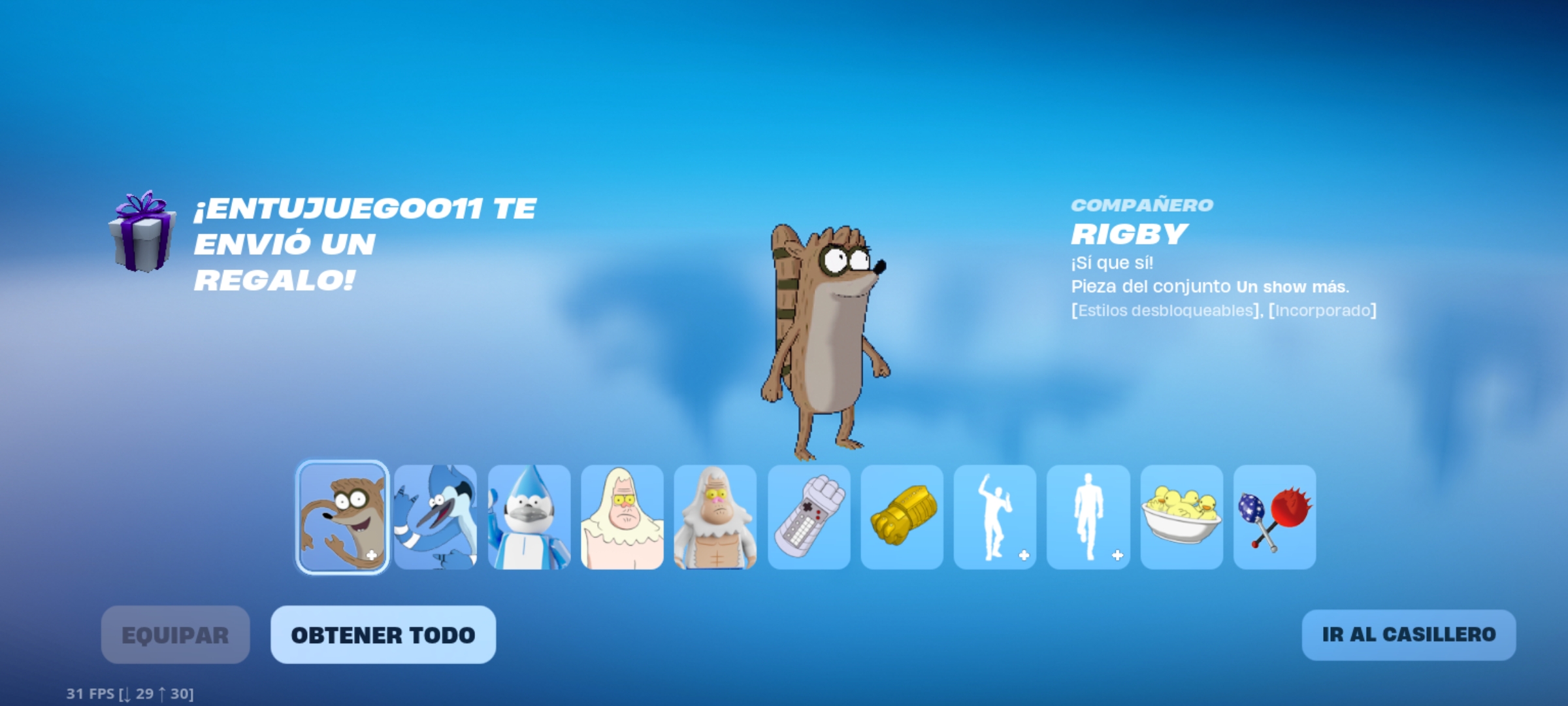Choose the Mordecai blue jay thumbnail

[x=436, y=517]
